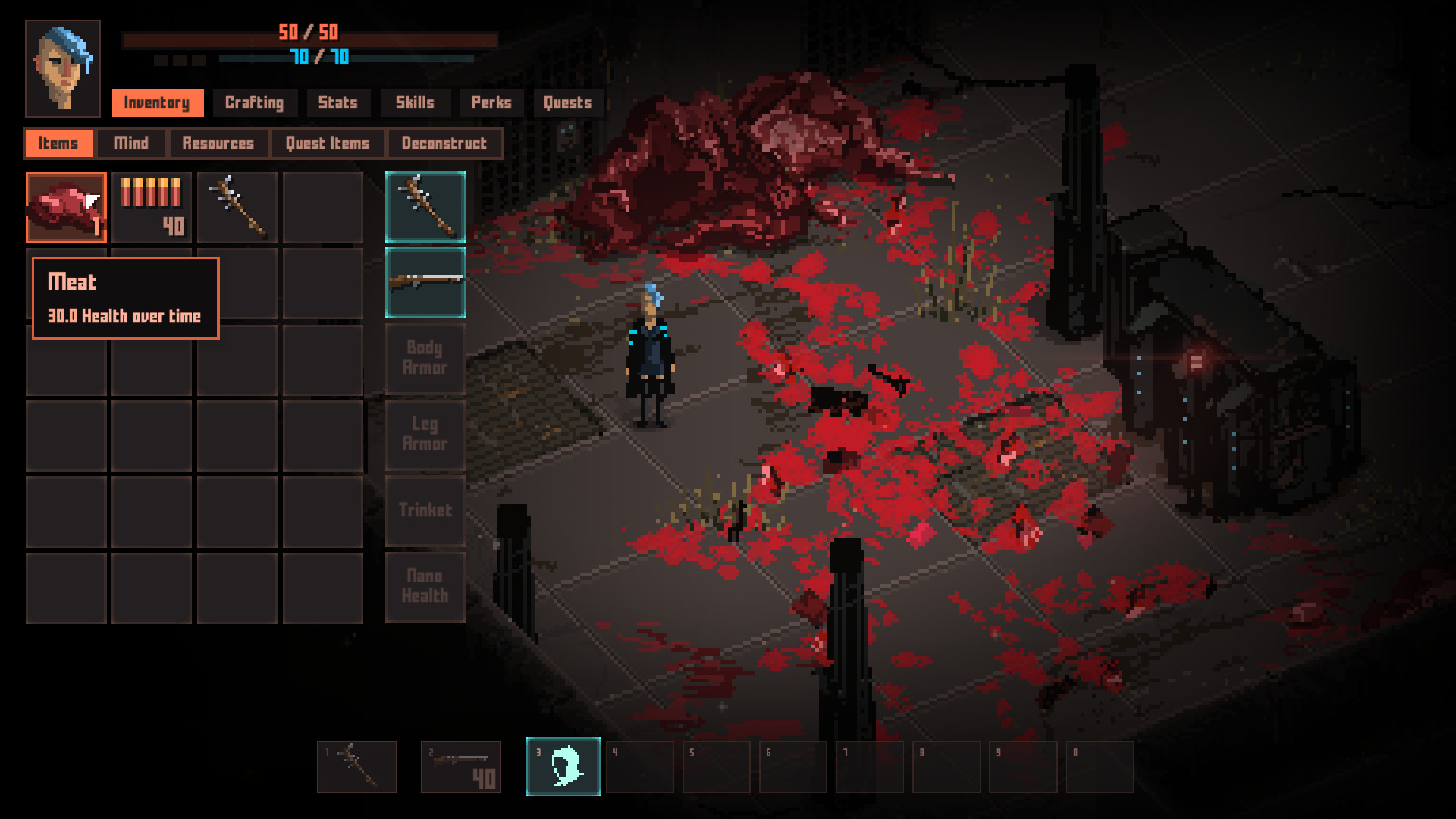
Task: Click the shotgun in hotbar slot 2
Action: click(x=463, y=767)
